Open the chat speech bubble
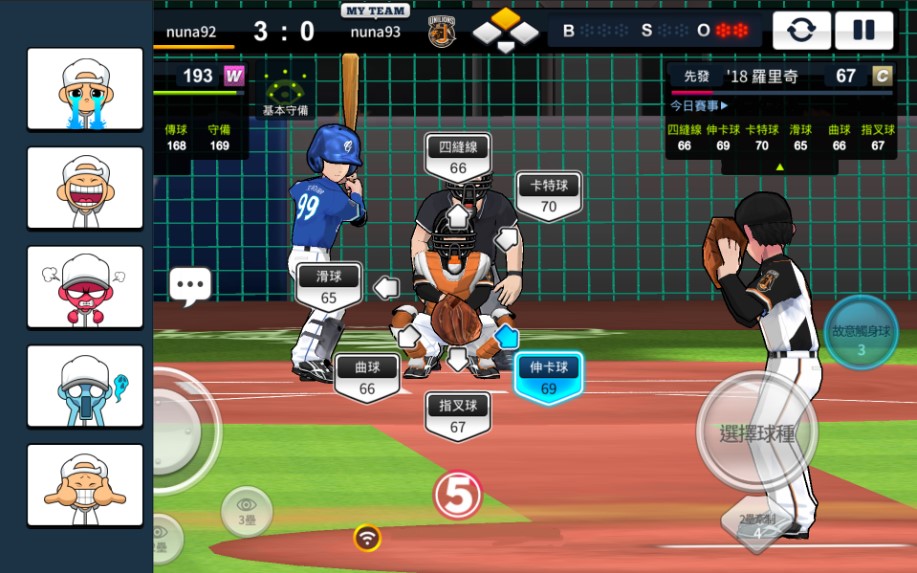The image size is (917, 573). [x=190, y=286]
